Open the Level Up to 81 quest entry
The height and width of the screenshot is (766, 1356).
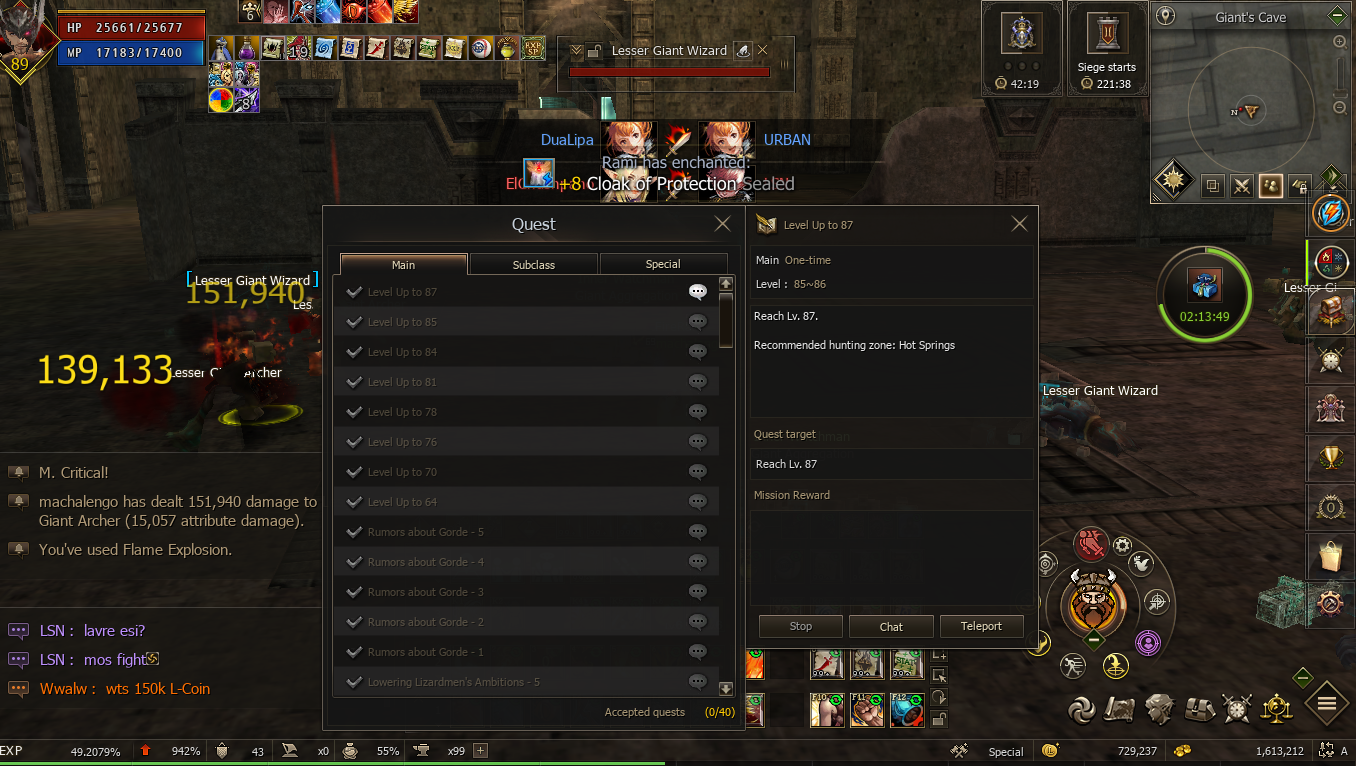click(402, 382)
